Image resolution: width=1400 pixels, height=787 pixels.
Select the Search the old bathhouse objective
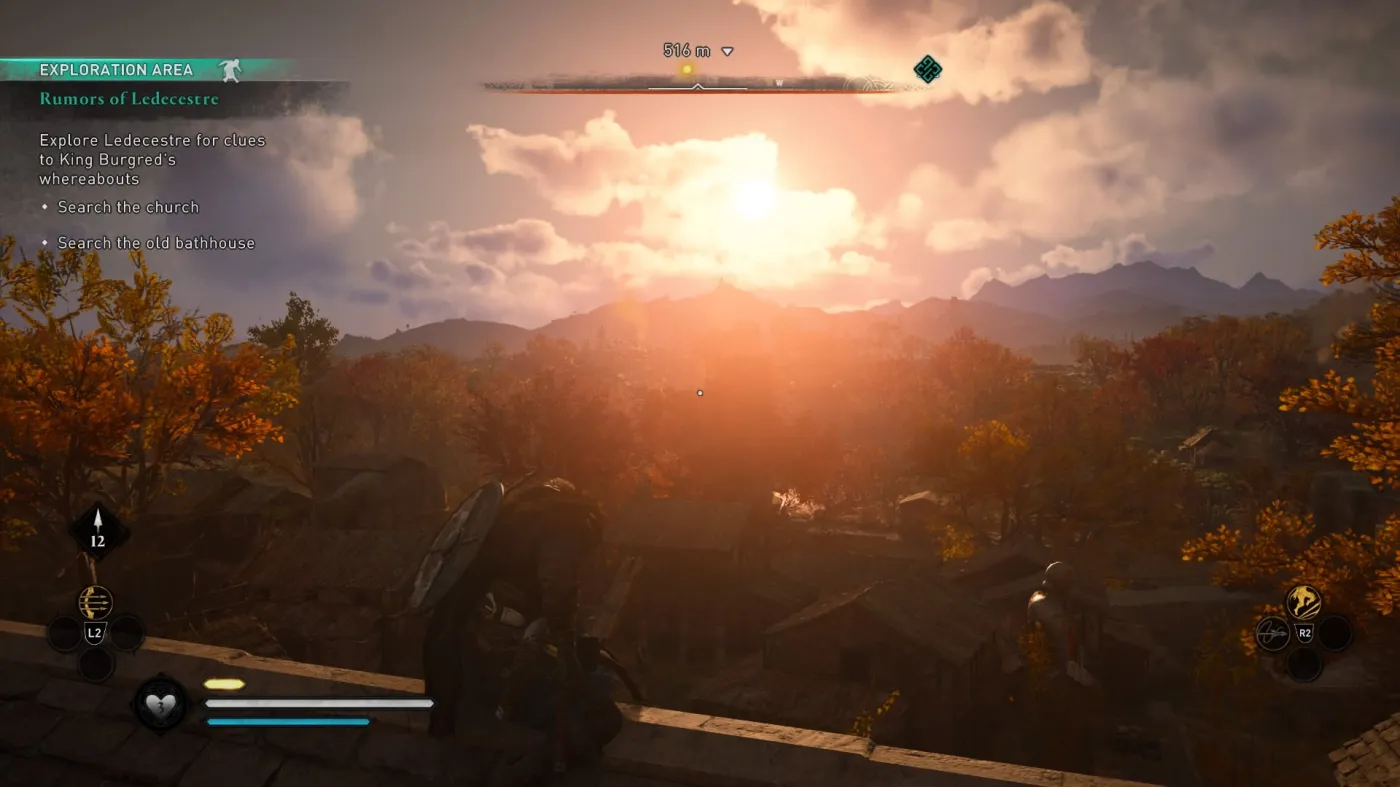coord(156,242)
